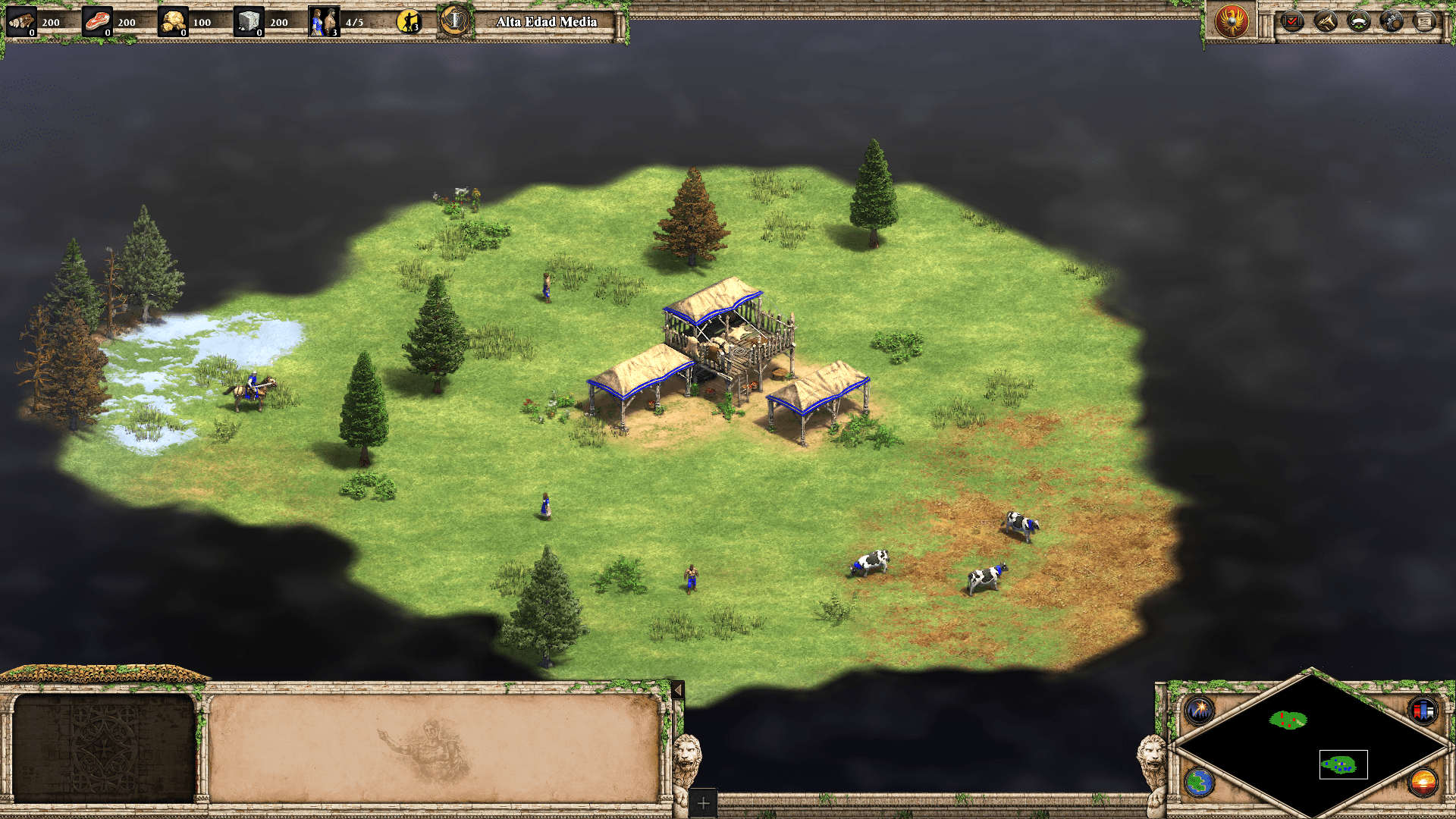Open the tech tree gears icon

(1392, 21)
